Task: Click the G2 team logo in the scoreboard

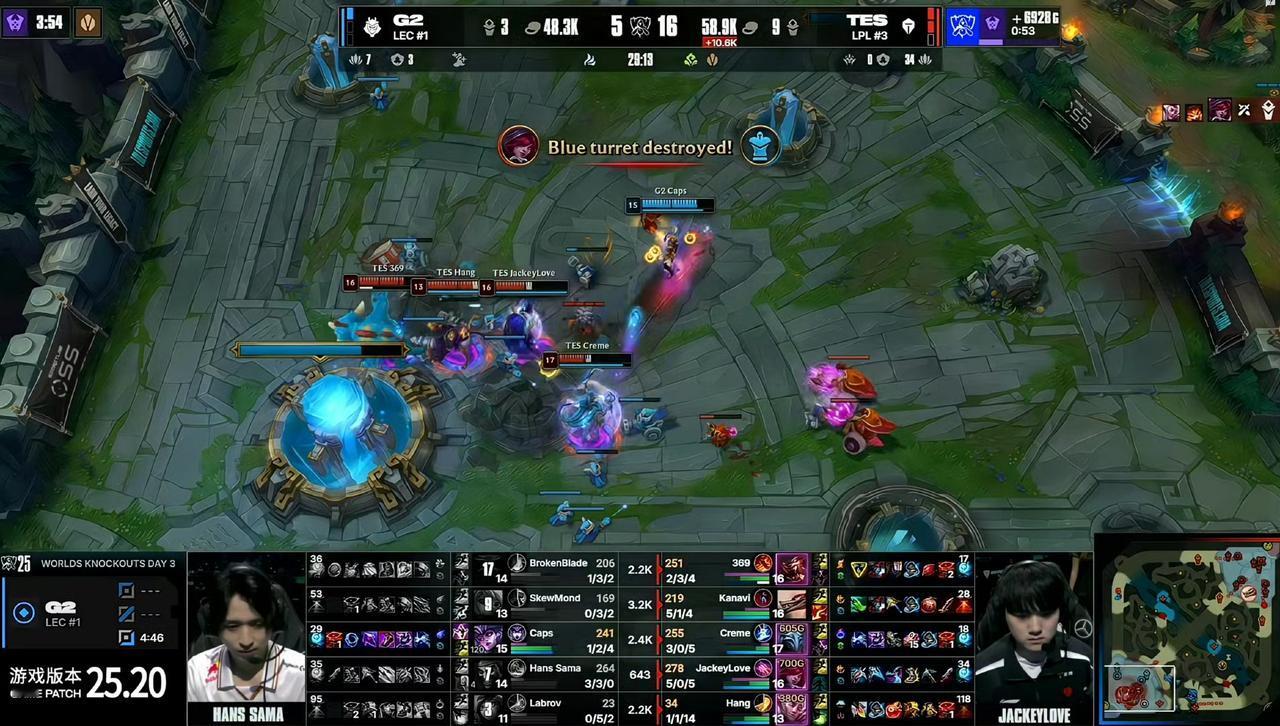Action: (x=374, y=25)
